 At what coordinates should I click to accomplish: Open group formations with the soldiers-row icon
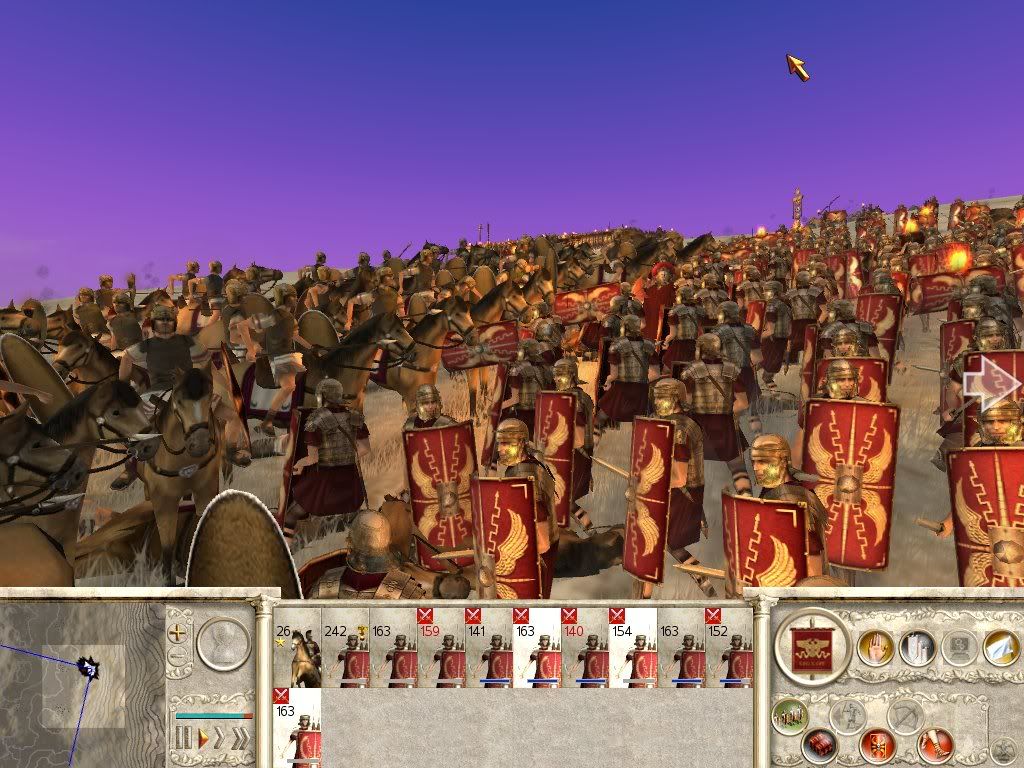[x=789, y=716]
